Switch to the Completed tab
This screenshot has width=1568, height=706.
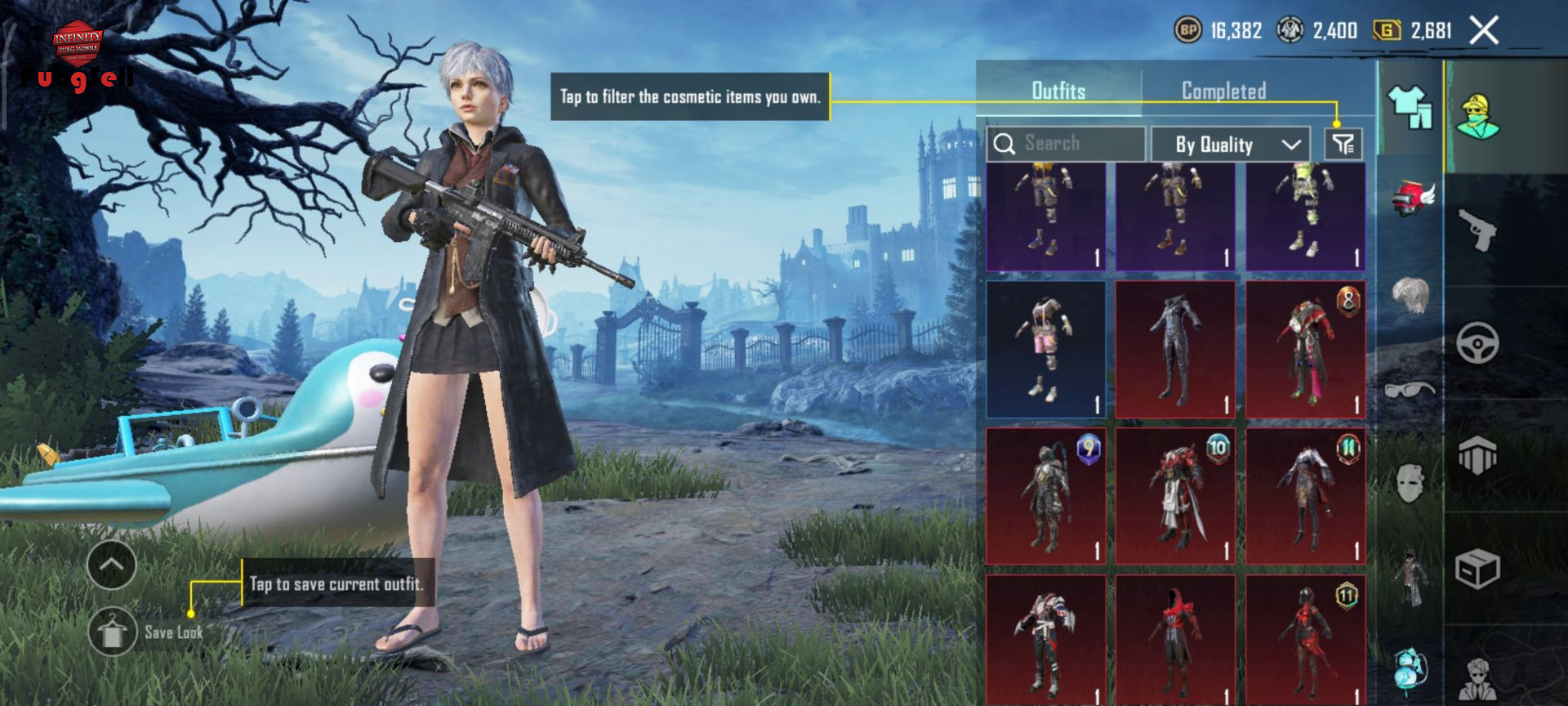pyautogui.click(x=1223, y=91)
